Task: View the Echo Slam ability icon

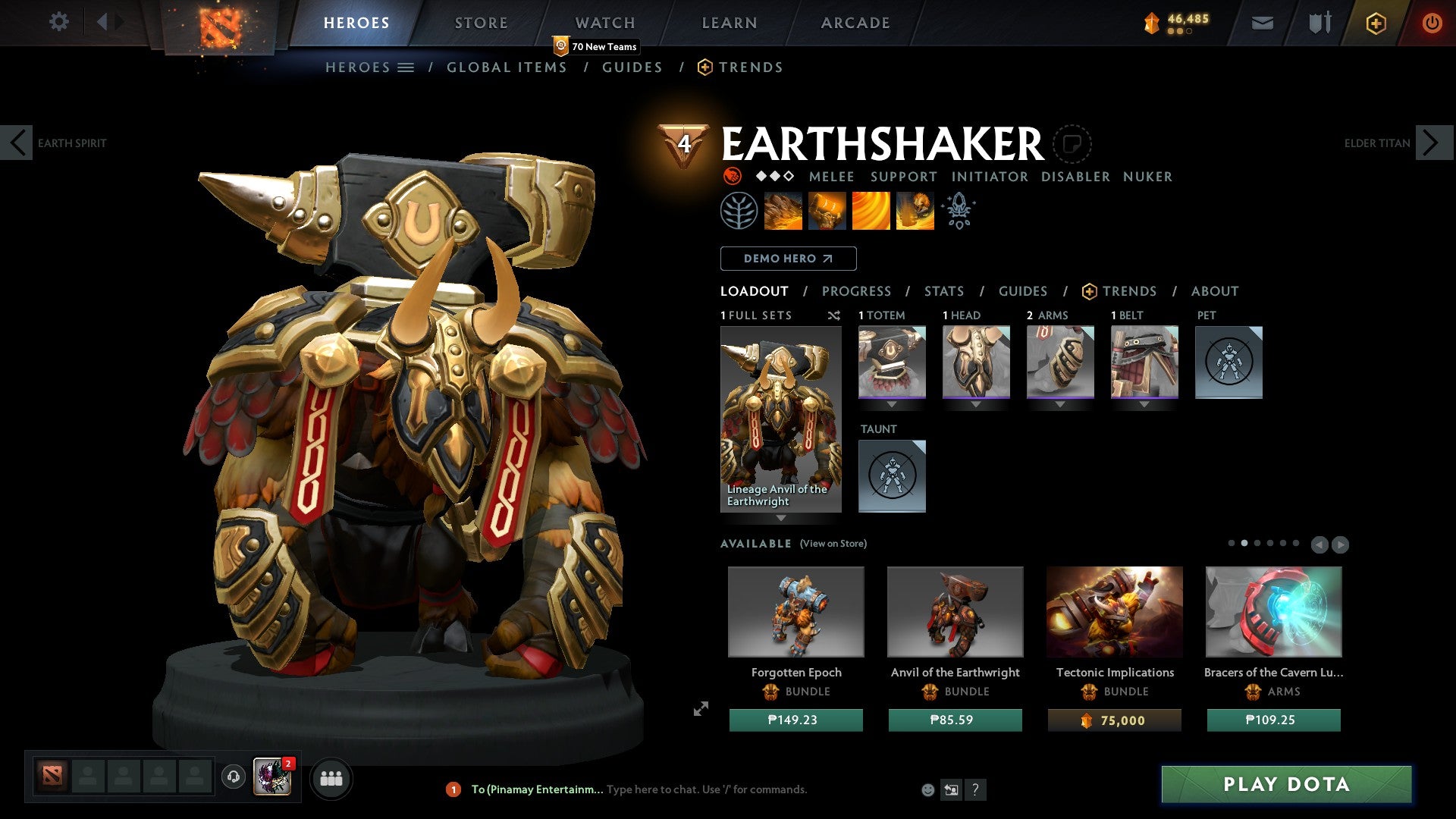Action: click(x=915, y=211)
